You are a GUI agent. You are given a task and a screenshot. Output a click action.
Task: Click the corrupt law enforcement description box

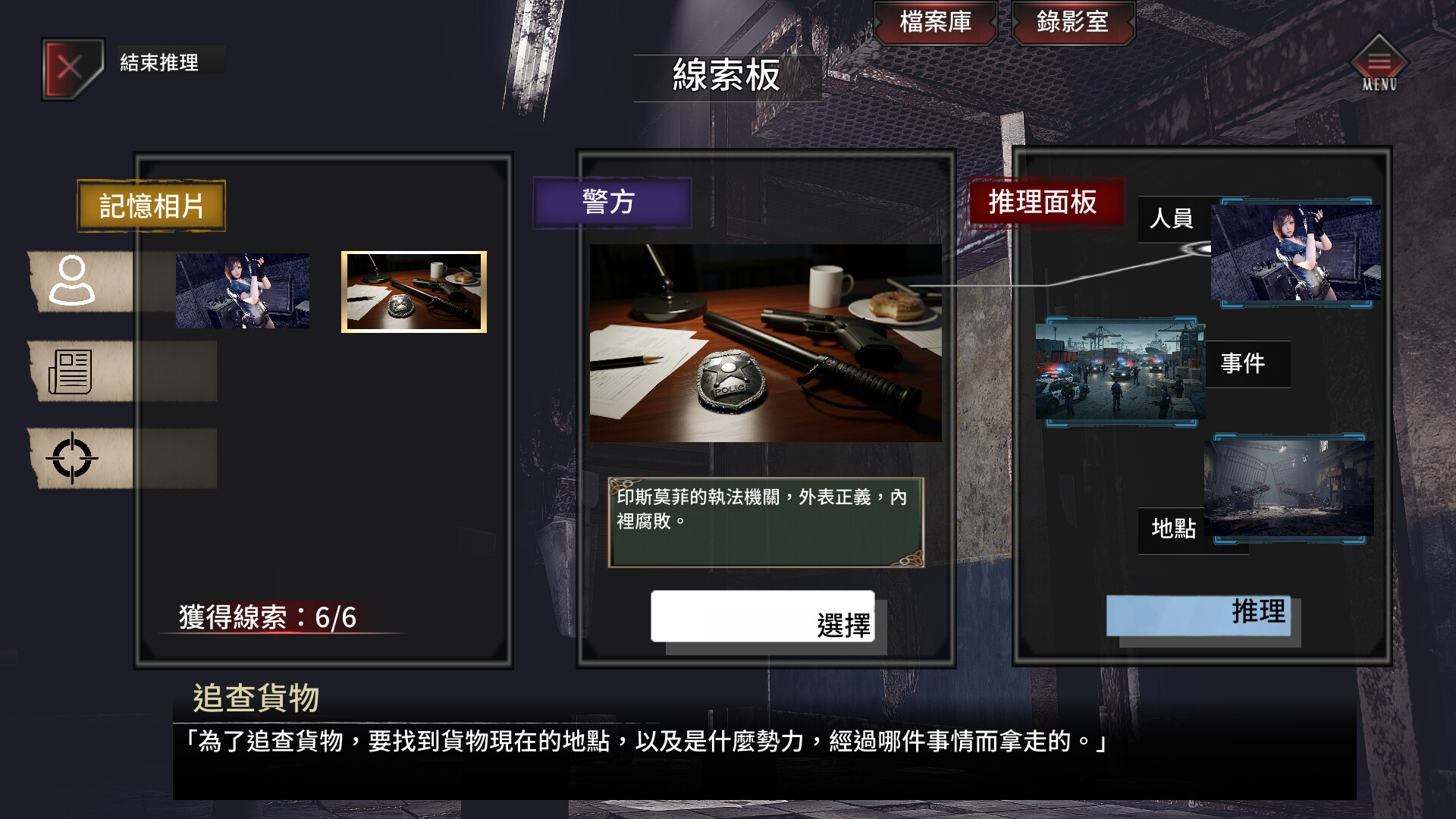point(764,519)
